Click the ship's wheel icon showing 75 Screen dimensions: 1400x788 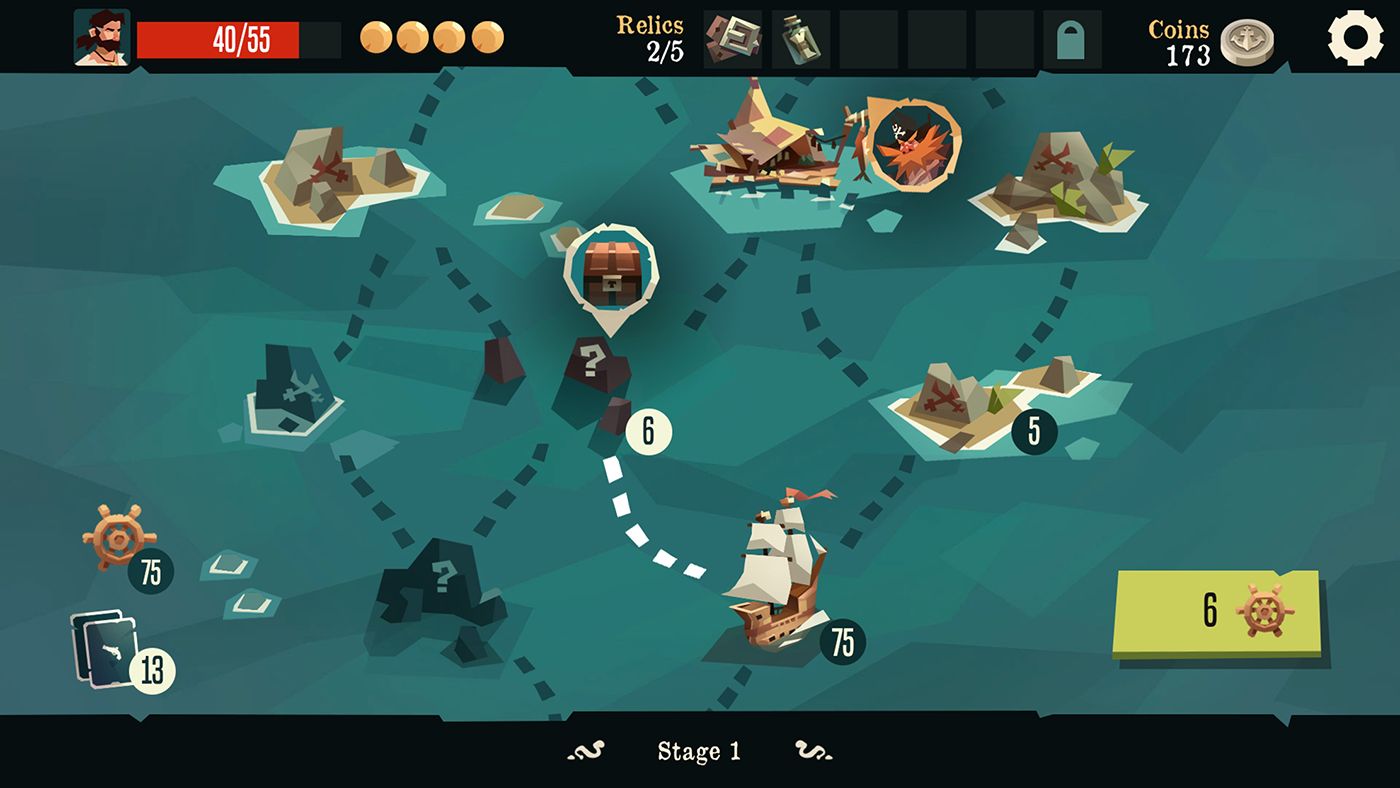click(117, 538)
